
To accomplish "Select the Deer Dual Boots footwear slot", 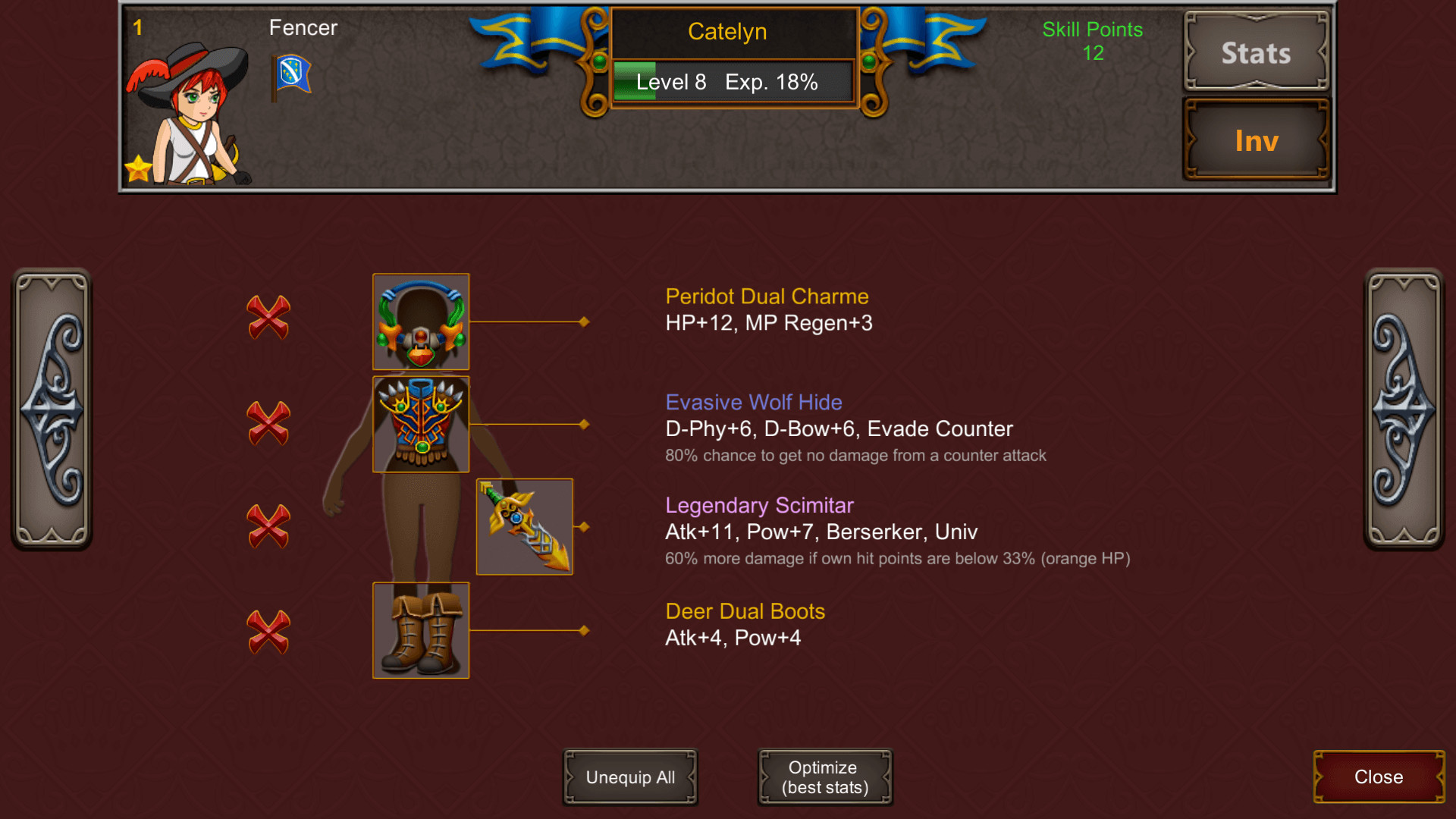I will click(x=420, y=631).
